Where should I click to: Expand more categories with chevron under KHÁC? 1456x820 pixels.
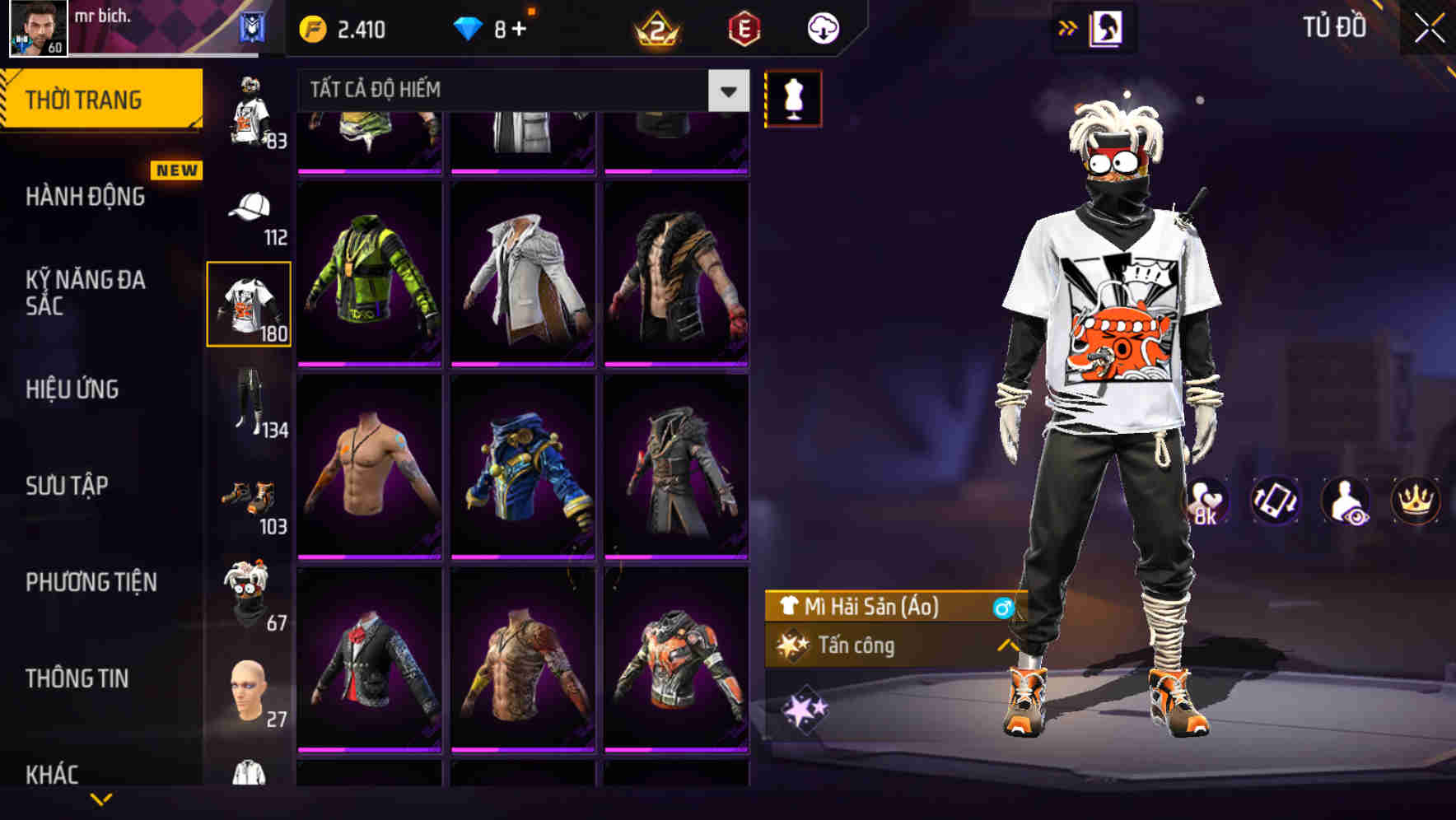coord(101,798)
